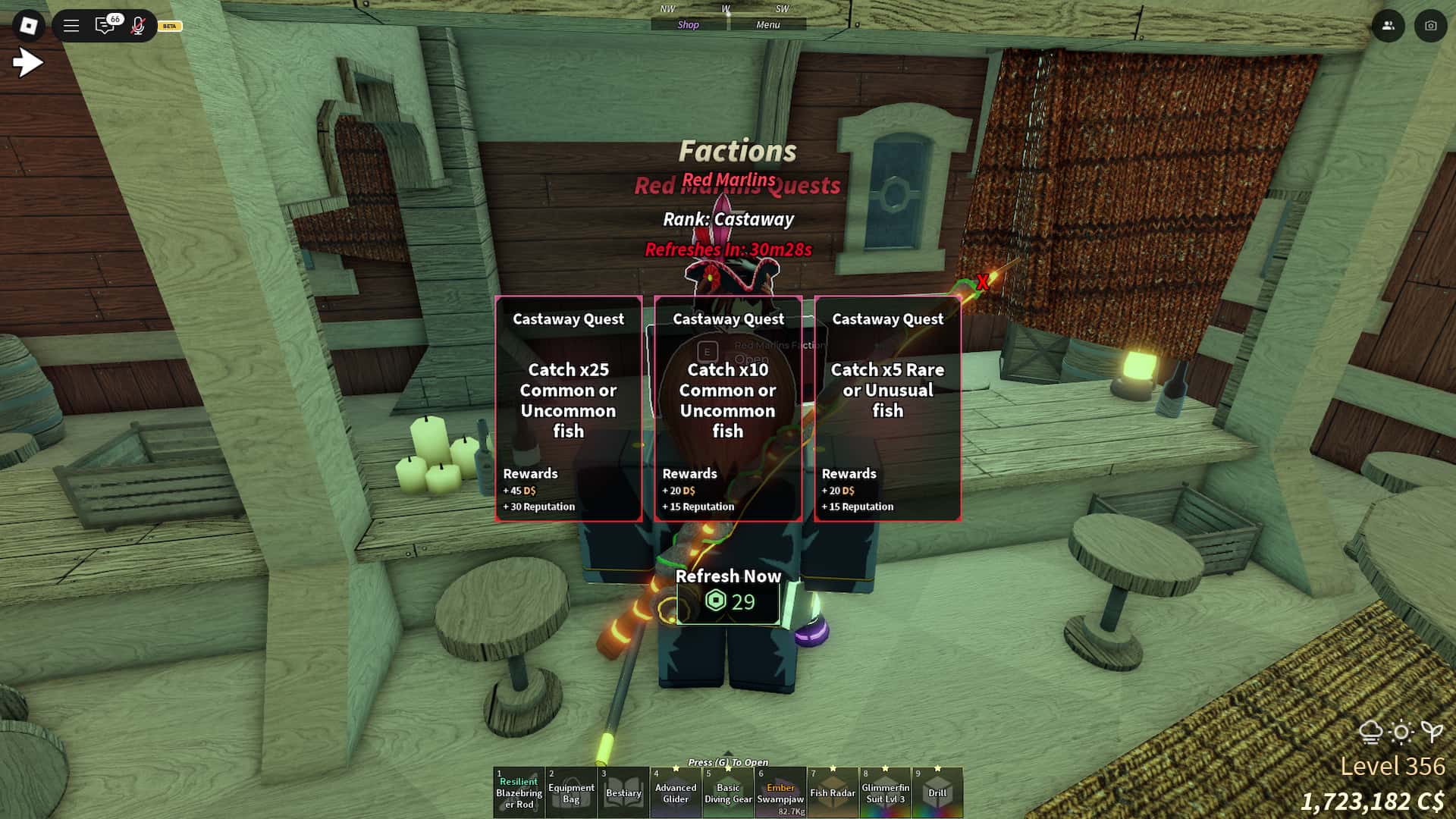
Task: Equip the Fish Radar
Action: pos(833,792)
